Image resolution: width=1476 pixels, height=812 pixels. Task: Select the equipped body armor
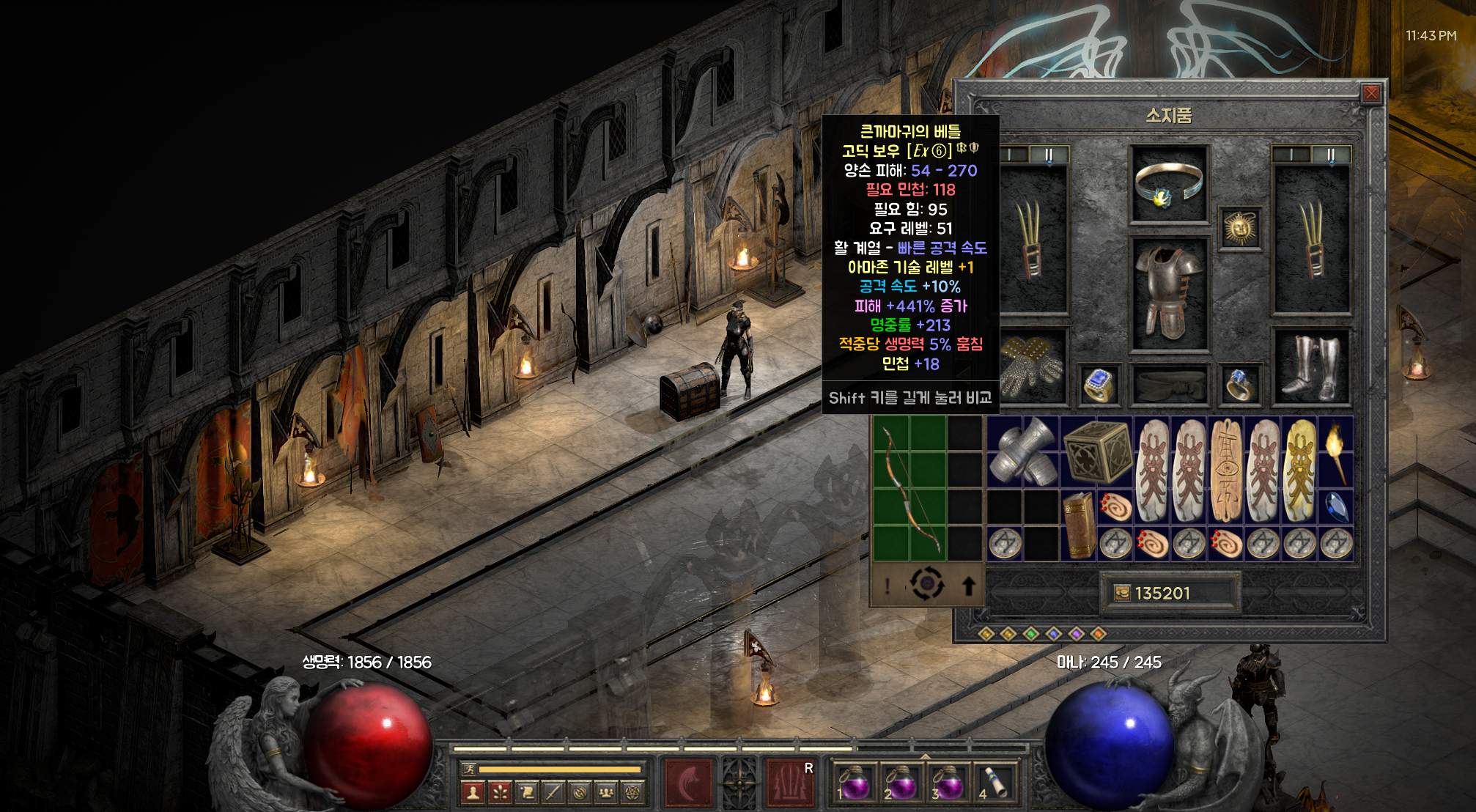pos(1168,293)
